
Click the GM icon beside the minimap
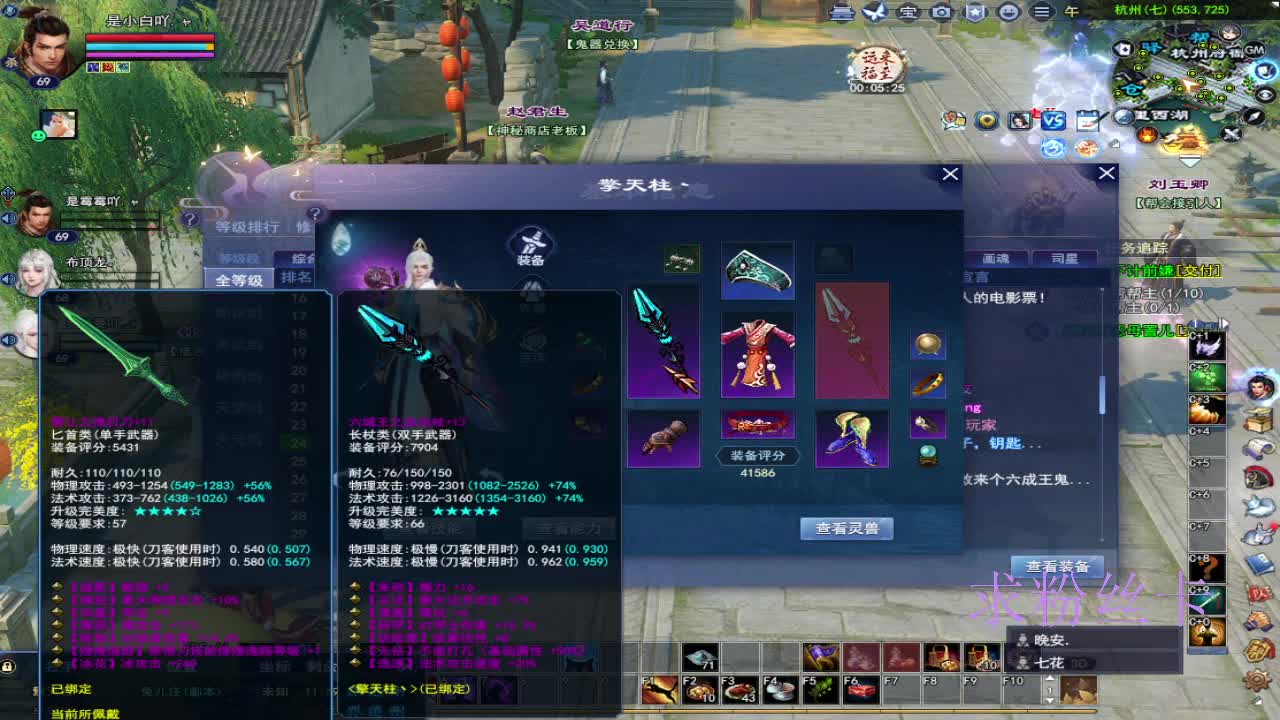(x=1253, y=51)
